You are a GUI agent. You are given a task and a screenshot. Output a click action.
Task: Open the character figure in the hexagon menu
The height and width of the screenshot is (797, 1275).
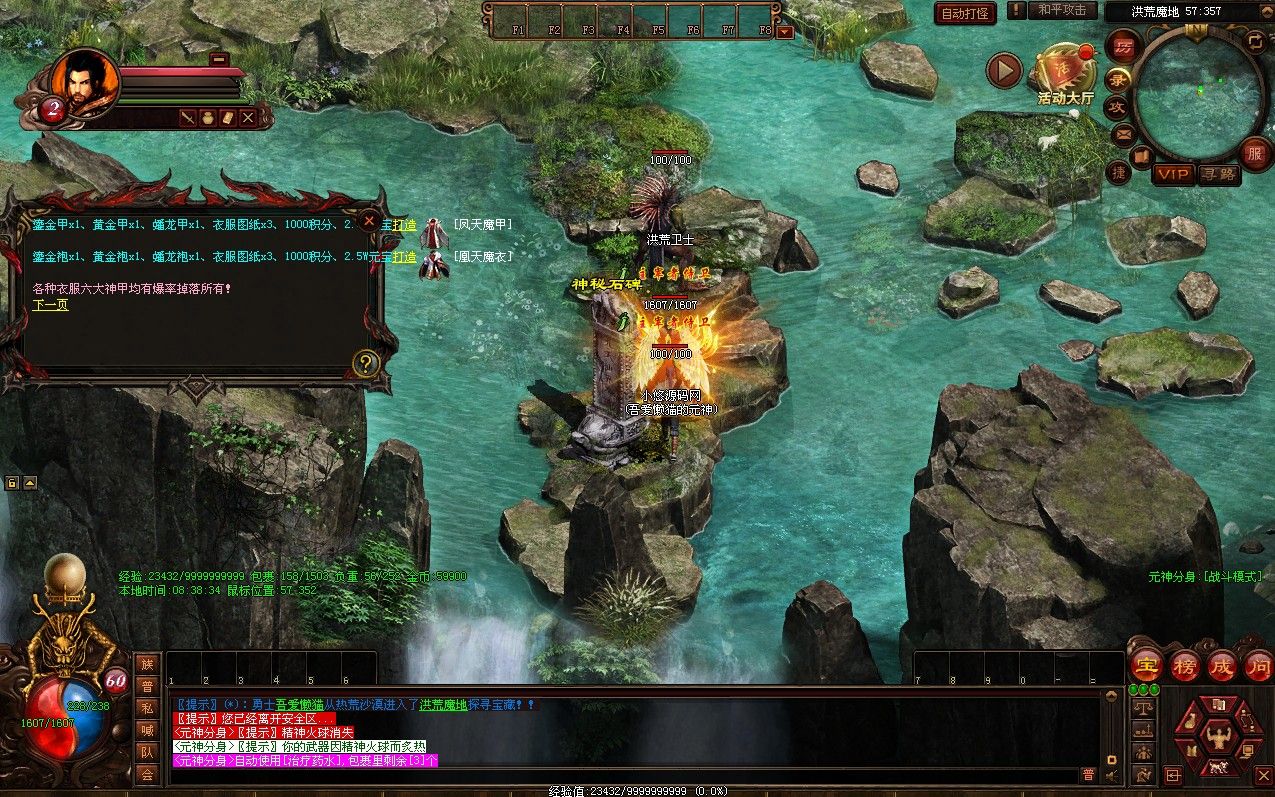tap(1217, 739)
